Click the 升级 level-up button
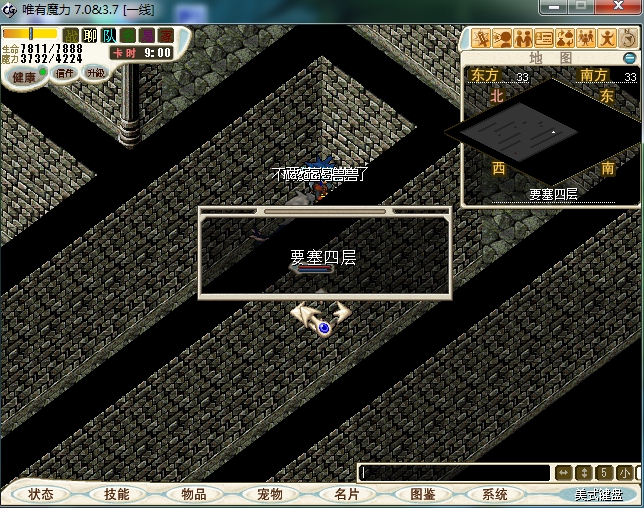 point(96,73)
